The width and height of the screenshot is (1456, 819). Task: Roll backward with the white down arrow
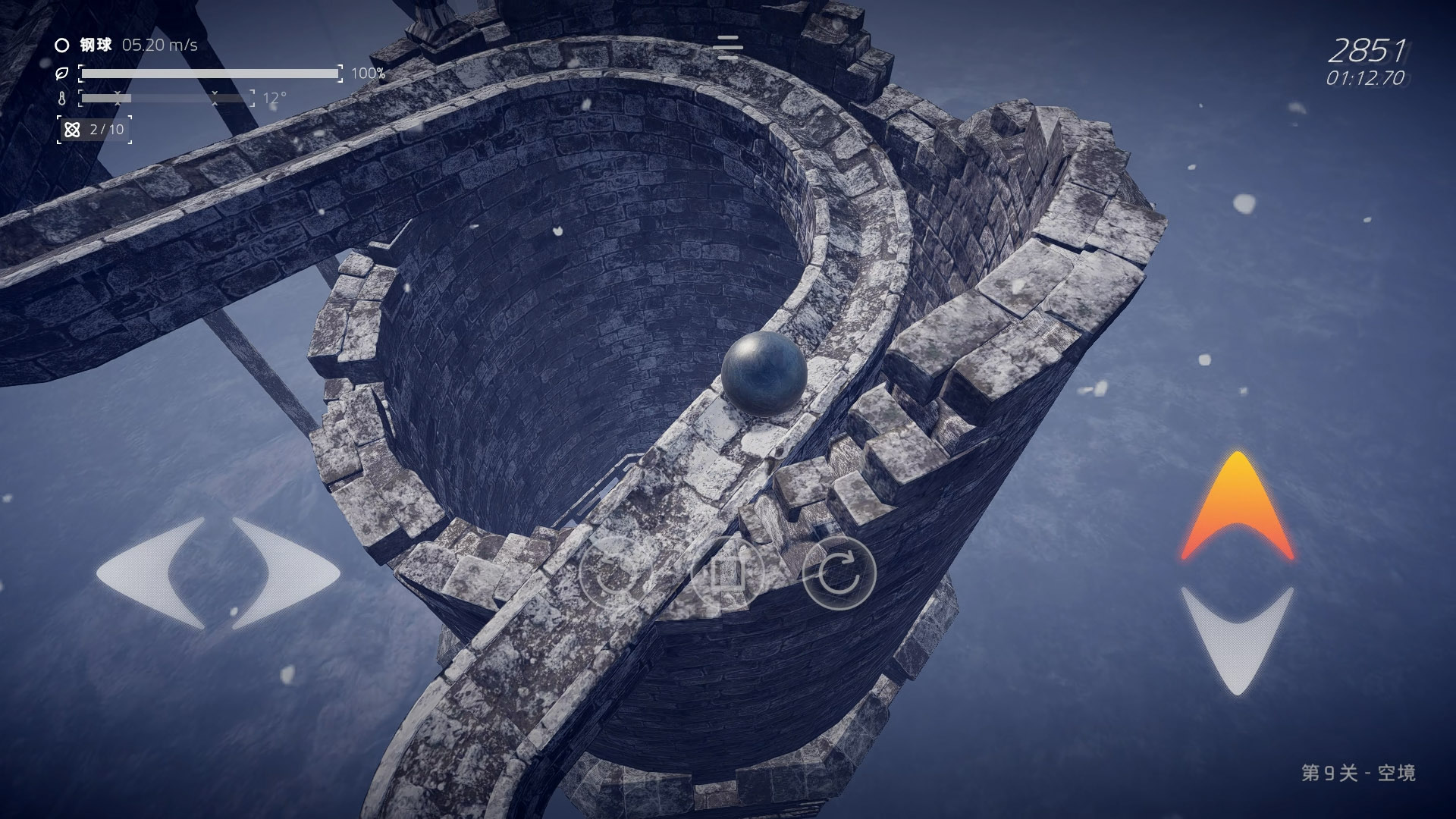click(x=1237, y=637)
